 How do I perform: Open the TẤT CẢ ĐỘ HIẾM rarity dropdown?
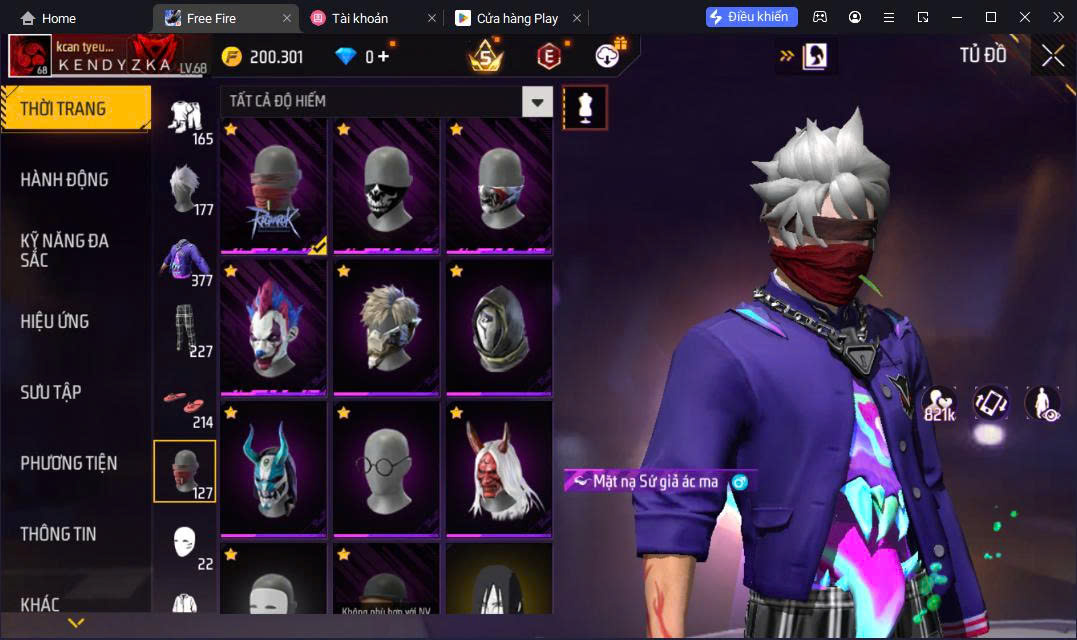pos(538,101)
